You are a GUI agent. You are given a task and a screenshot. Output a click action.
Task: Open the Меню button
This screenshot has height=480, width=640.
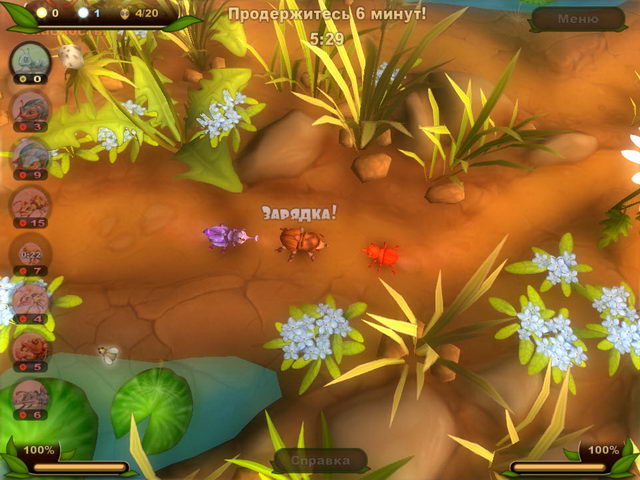coord(578,18)
